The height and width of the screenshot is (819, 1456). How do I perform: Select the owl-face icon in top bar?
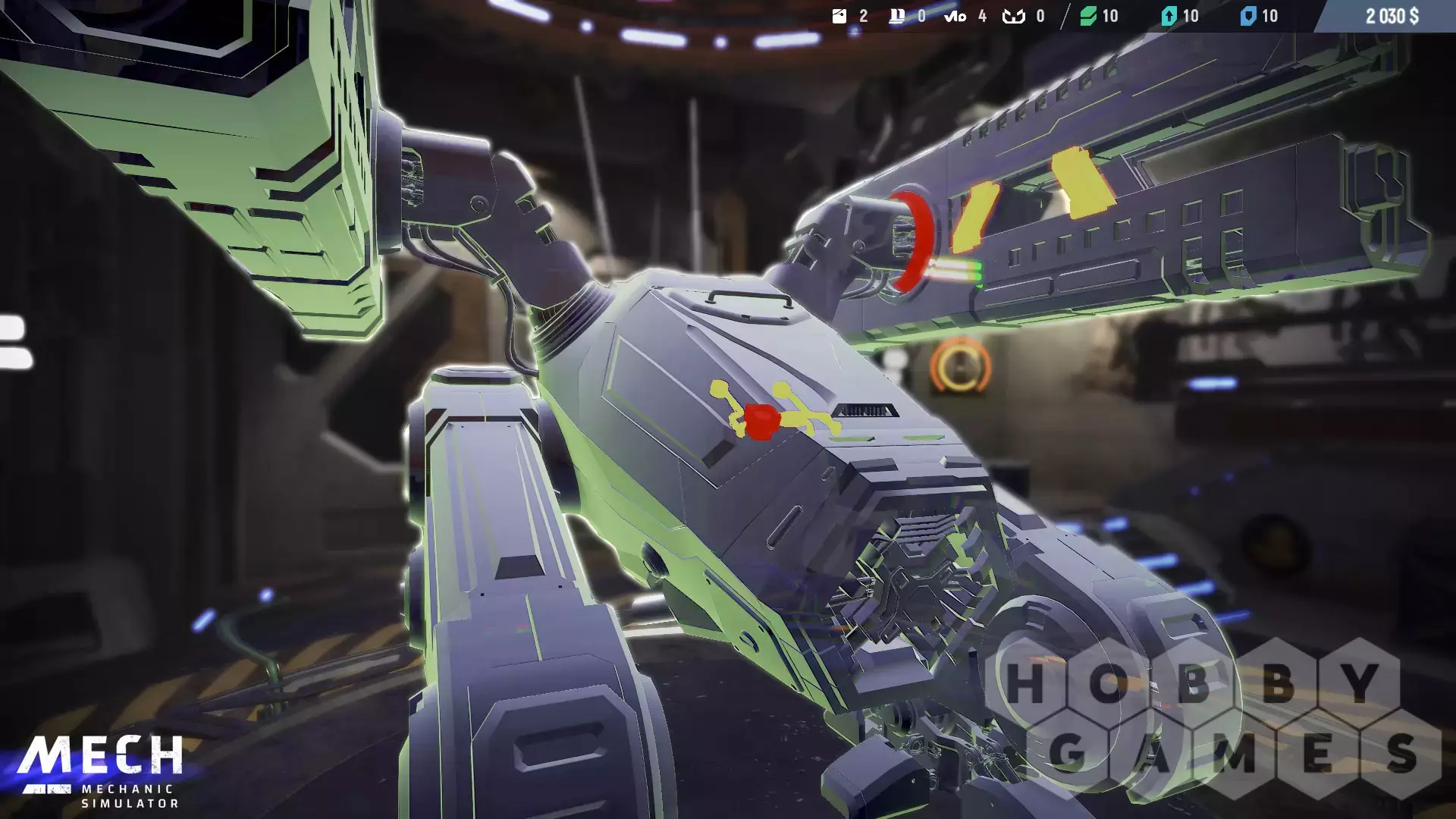click(x=1013, y=16)
